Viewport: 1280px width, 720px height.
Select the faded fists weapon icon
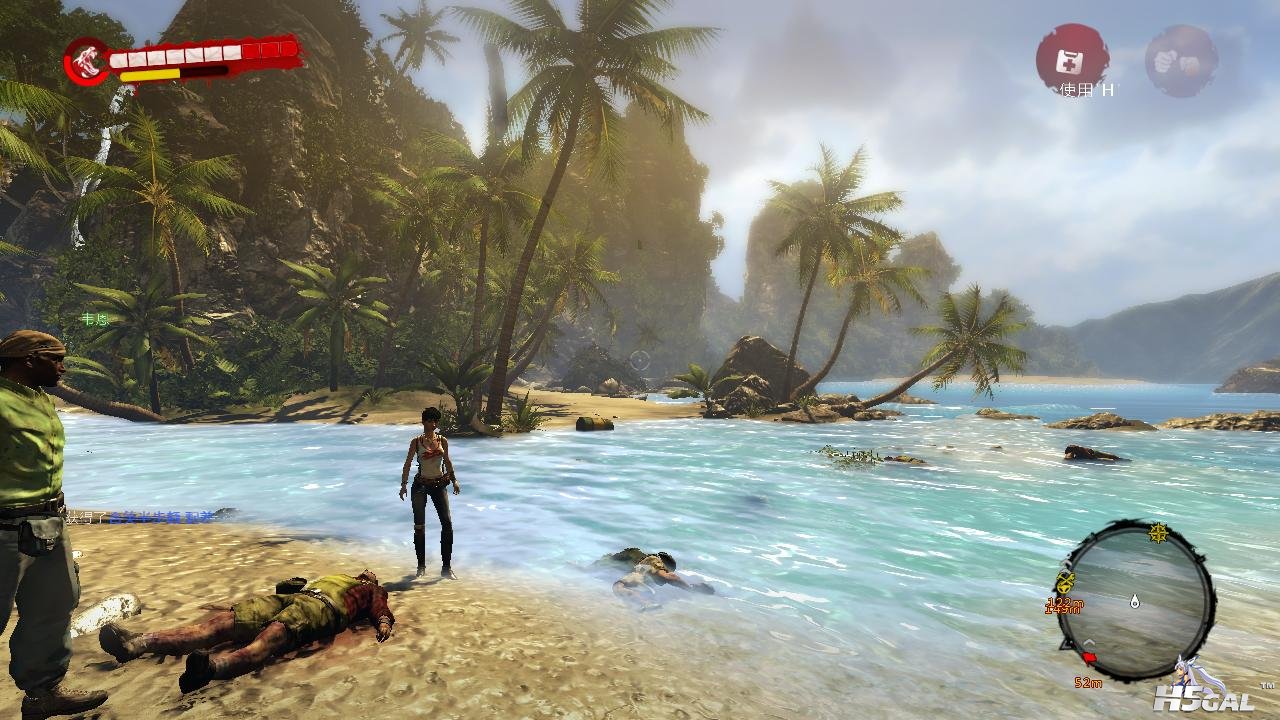(1180, 60)
